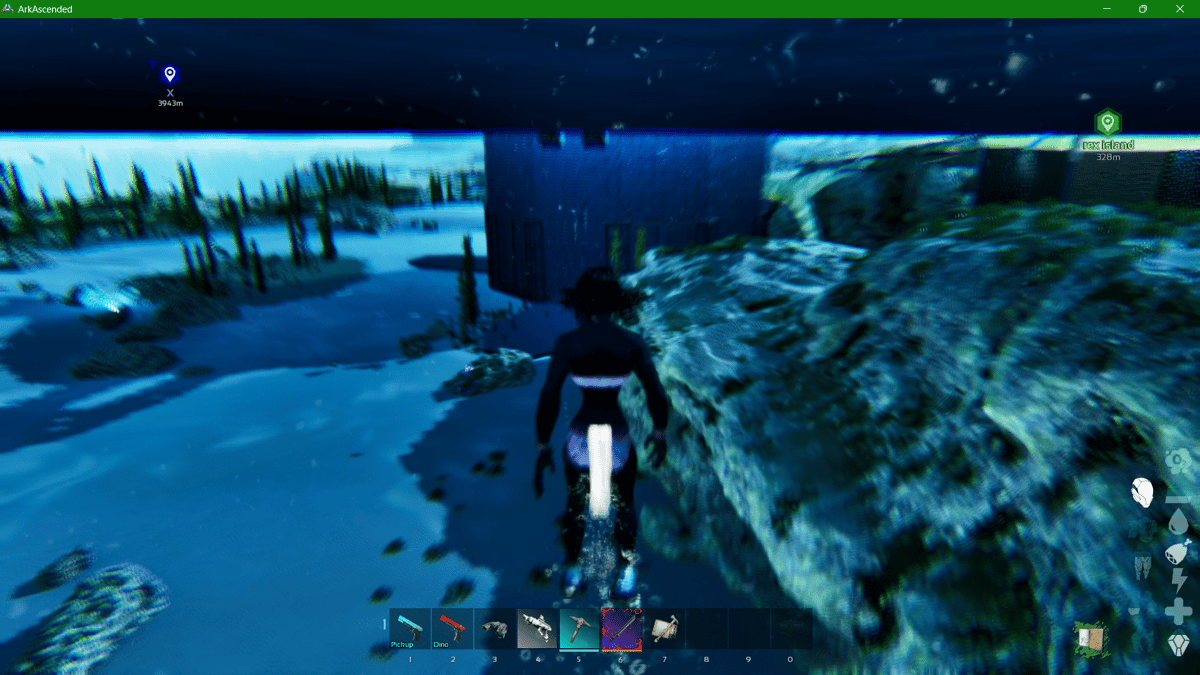Equip the sword in the purple slot
This screenshot has width=1200, height=675.
pos(621,629)
